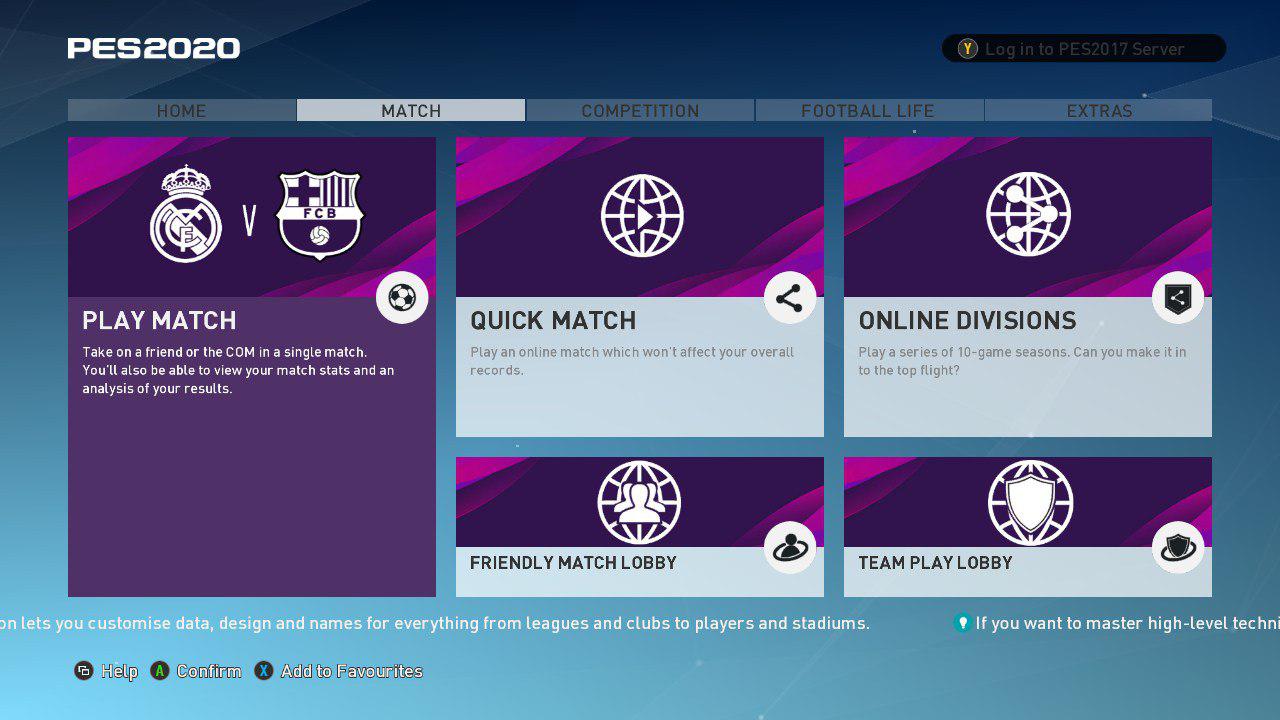
Task: Go to the FOOTBALL LIFE tab
Action: [x=868, y=111]
